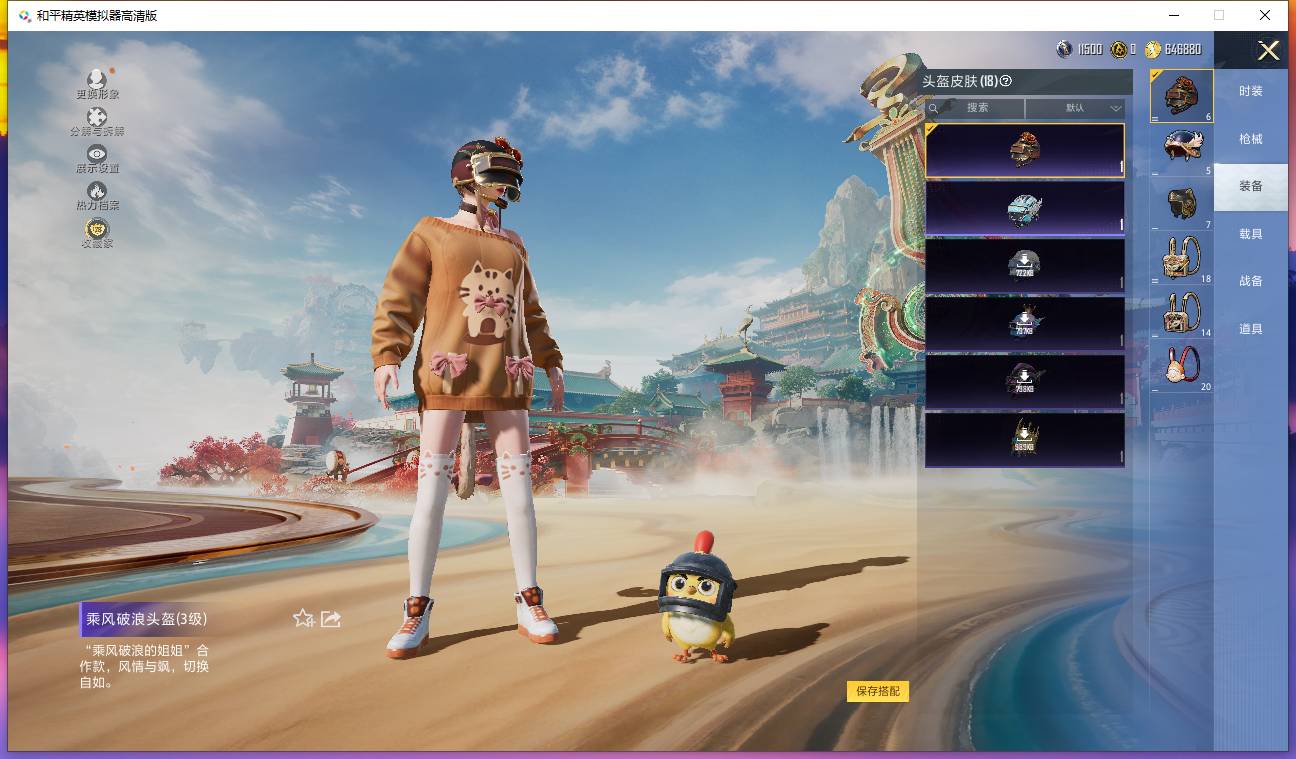Open 分解与拆解 puzzle-piece option
Screen dimensions: 1296x759
(x=97, y=121)
